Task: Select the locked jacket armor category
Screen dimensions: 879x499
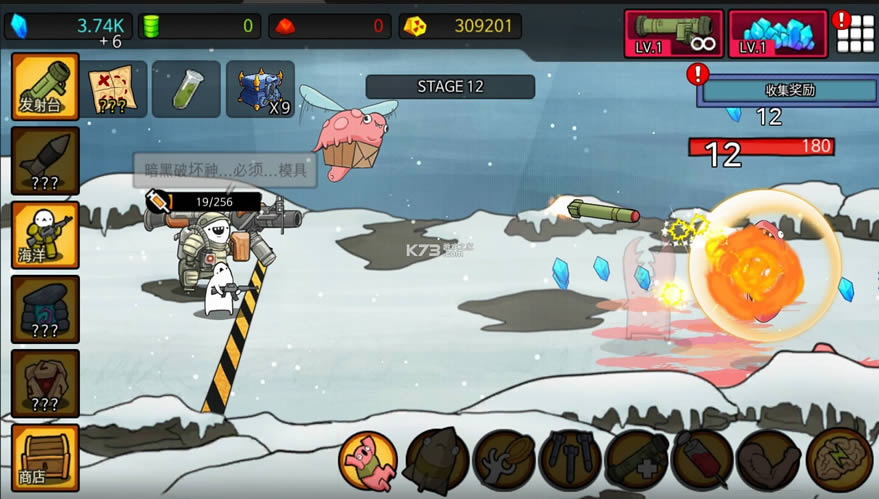Action: [x=45, y=383]
